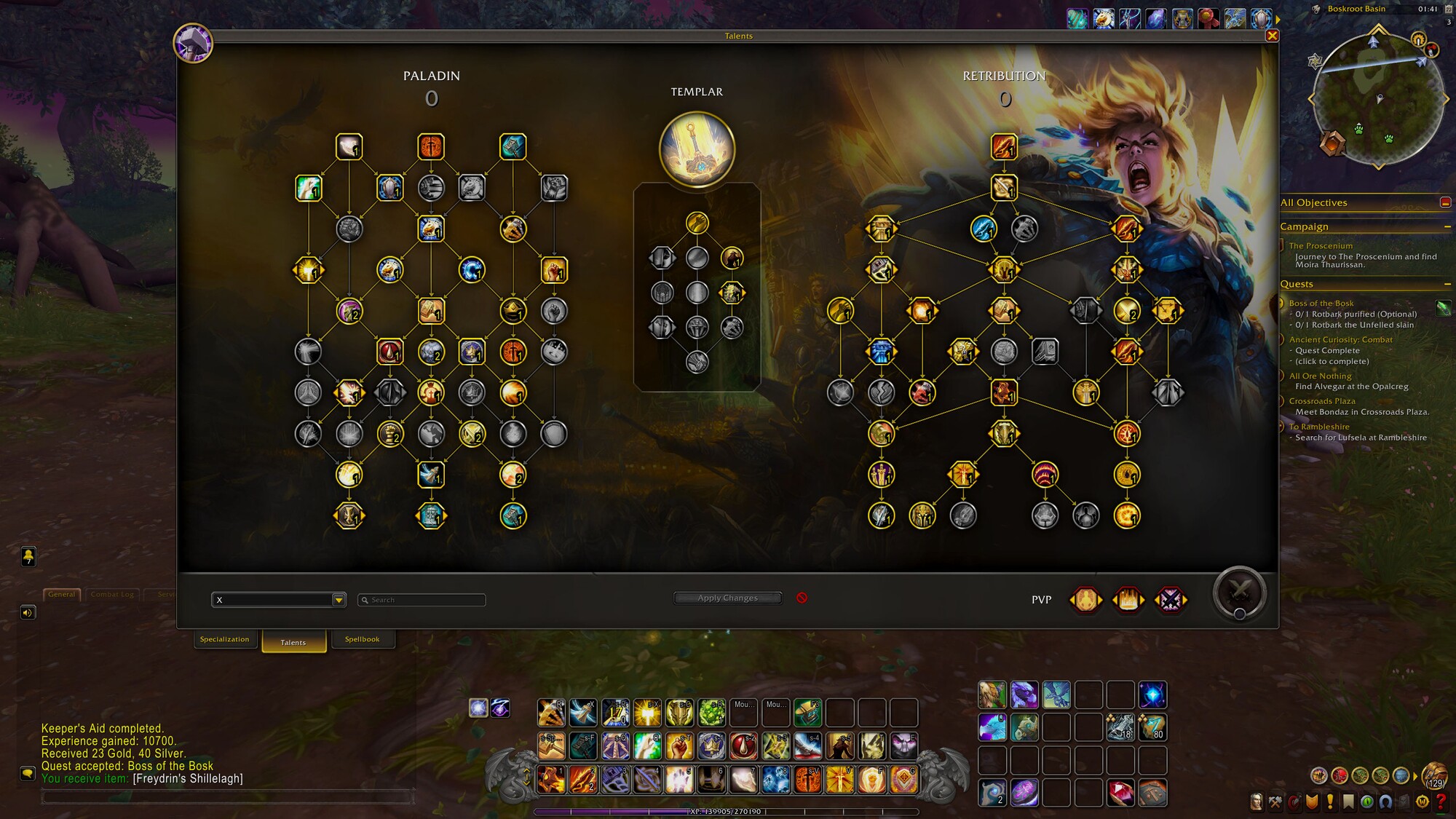The height and width of the screenshot is (819, 1456).
Task: Open the Spellbook tab
Action: coord(362,639)
